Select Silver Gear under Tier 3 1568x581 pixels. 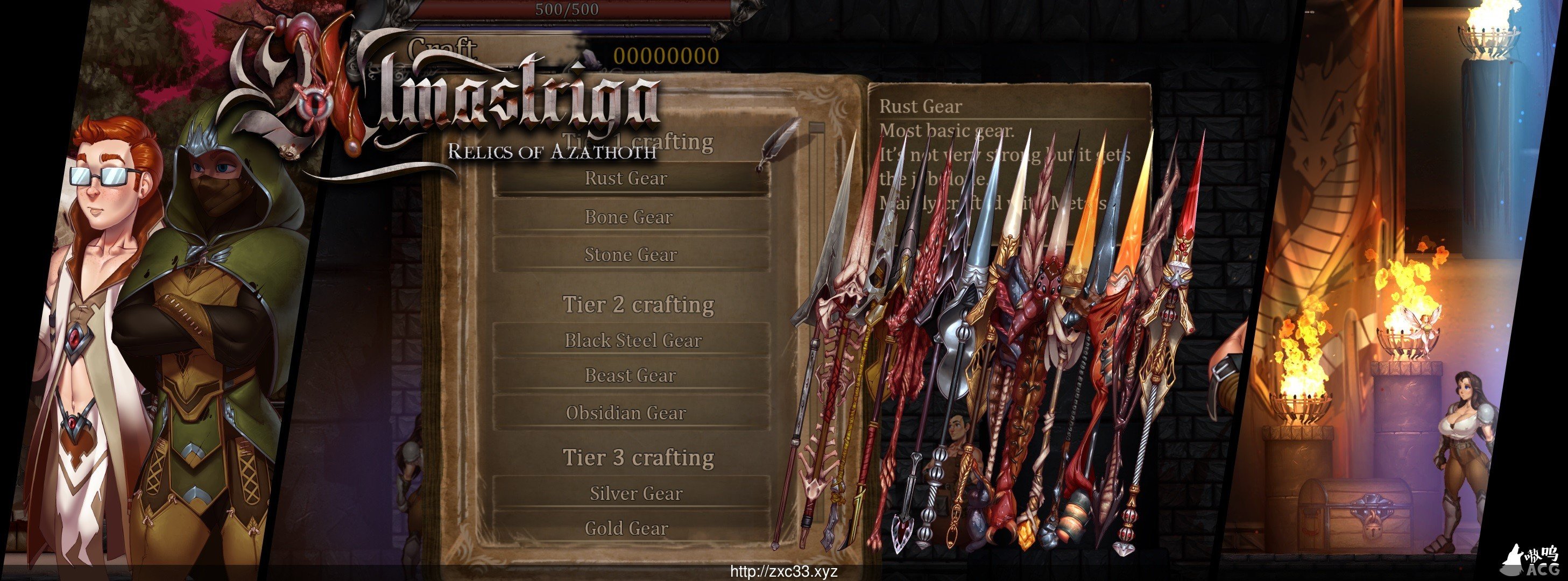[635, 493]
